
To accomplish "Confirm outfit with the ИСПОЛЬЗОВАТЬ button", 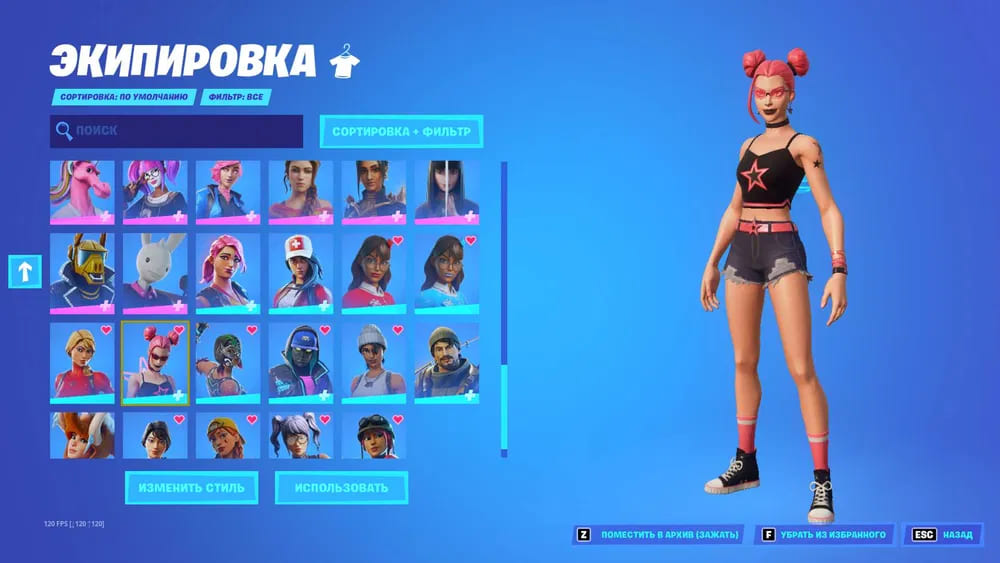I will (x=341, y=488).
